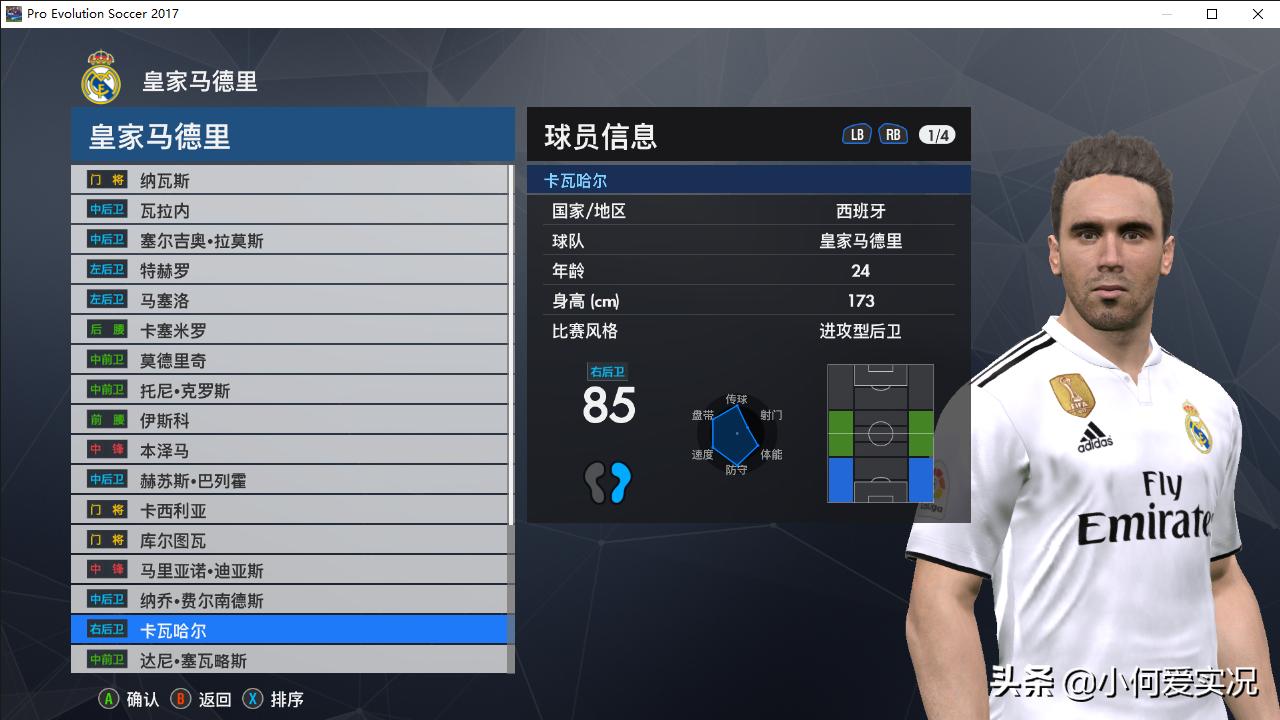Click the LB shoulder button icon

[x=856, y=132]
